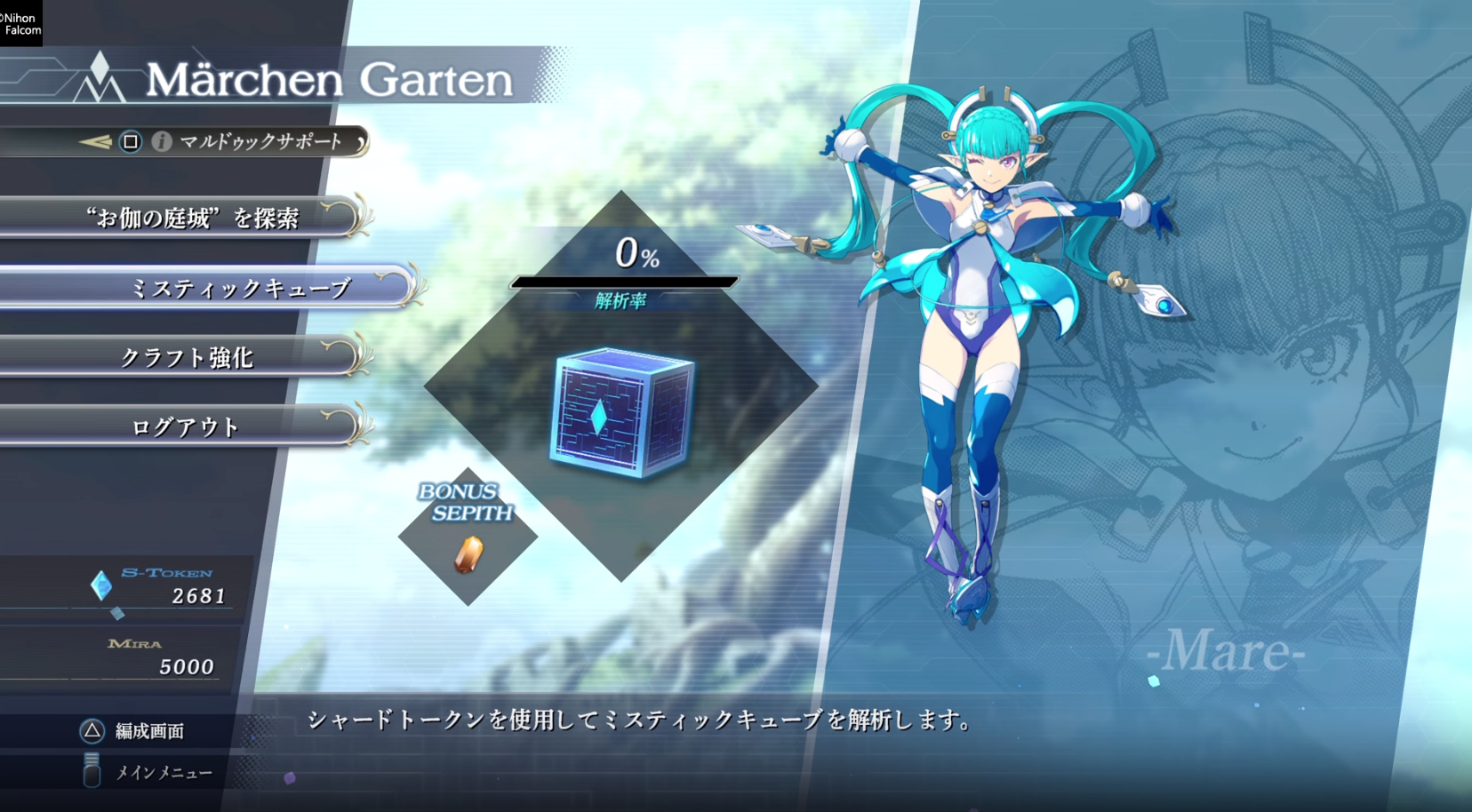Screen dimensions: 1472x812
Task: Click the Märchen Garten diamond emblem
Action: coord(100,76)
